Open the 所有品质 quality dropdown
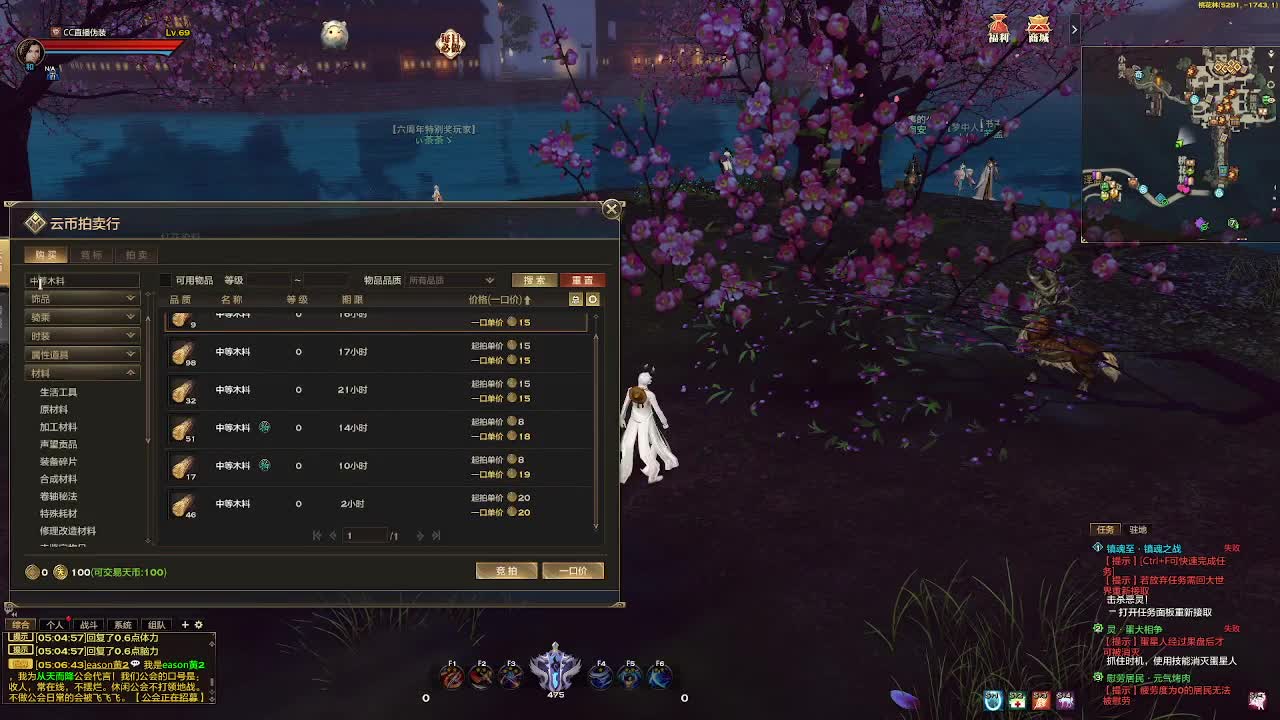This screenshot has height=720, width=1280. (448, 279)
